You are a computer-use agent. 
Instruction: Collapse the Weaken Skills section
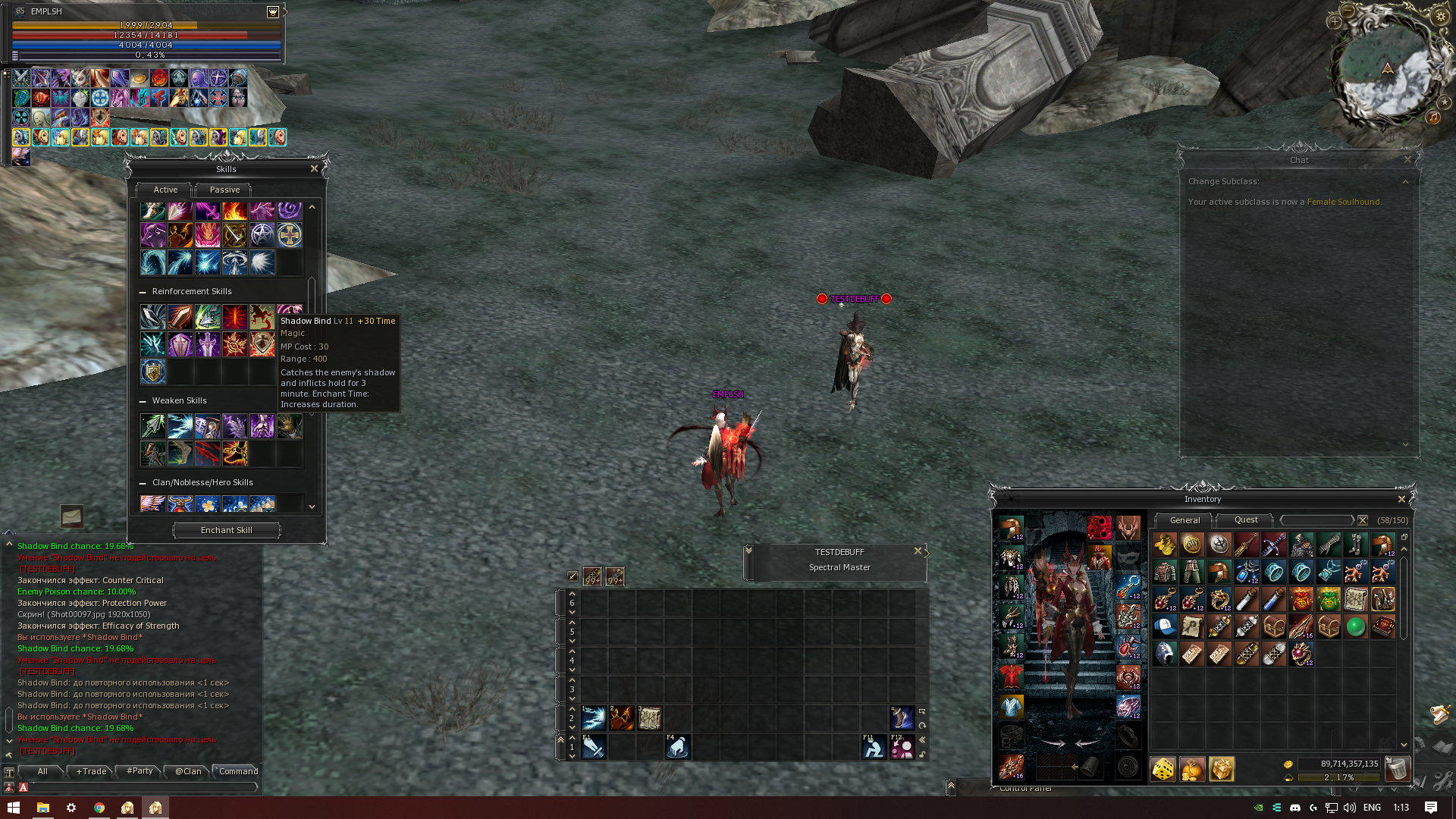click(143, 401)
